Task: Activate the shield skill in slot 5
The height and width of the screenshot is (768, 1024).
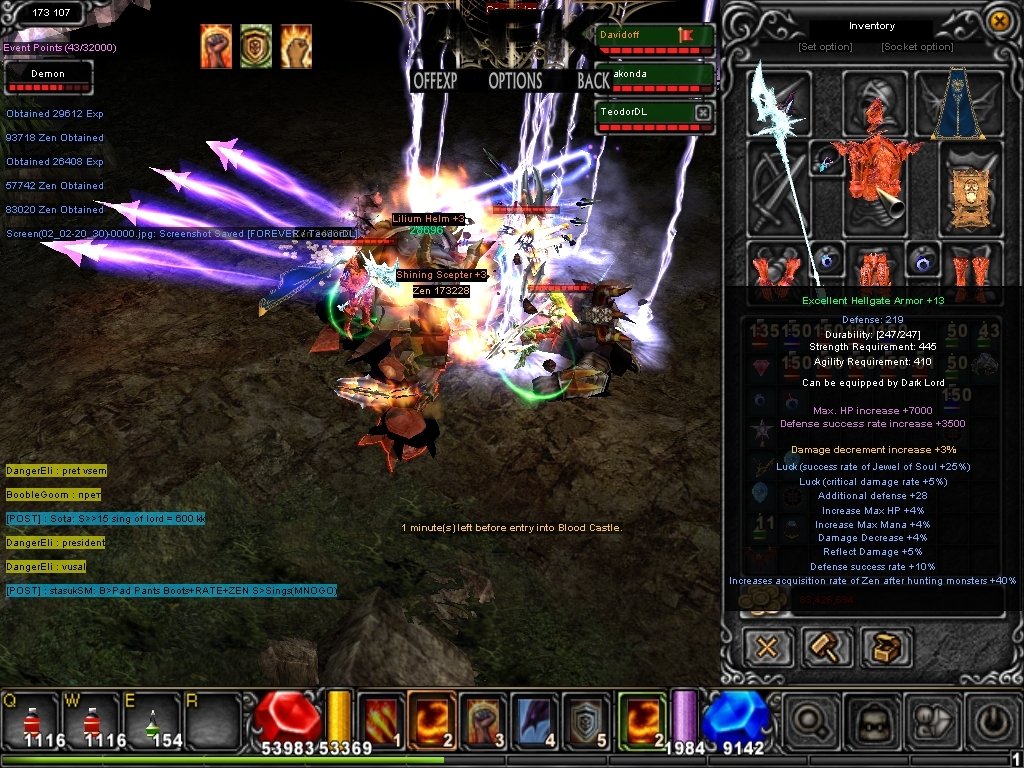Action: tap(586, 720)
